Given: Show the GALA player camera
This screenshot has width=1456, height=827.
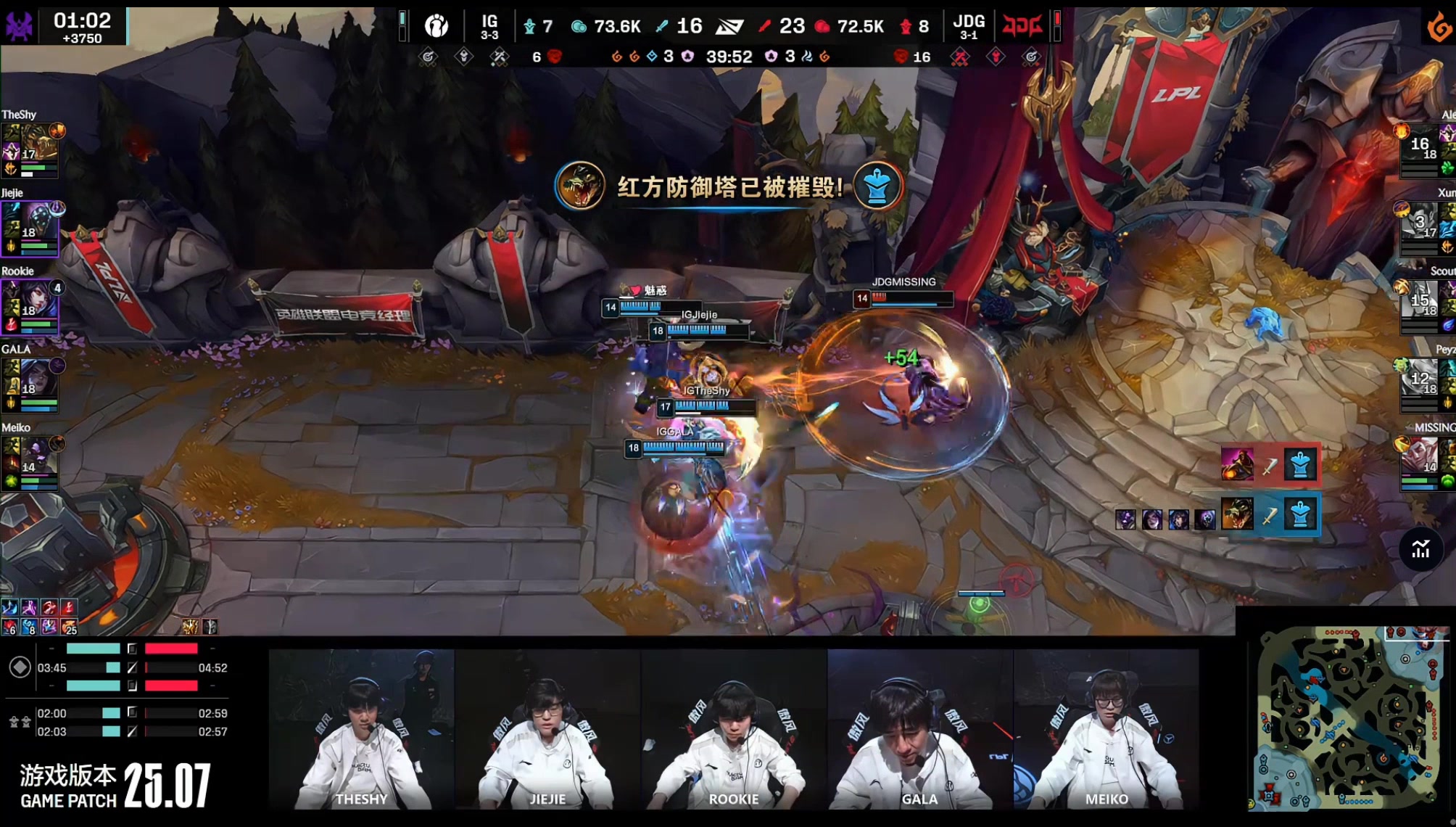Looking at the screenshot, I should coord(920,729).
